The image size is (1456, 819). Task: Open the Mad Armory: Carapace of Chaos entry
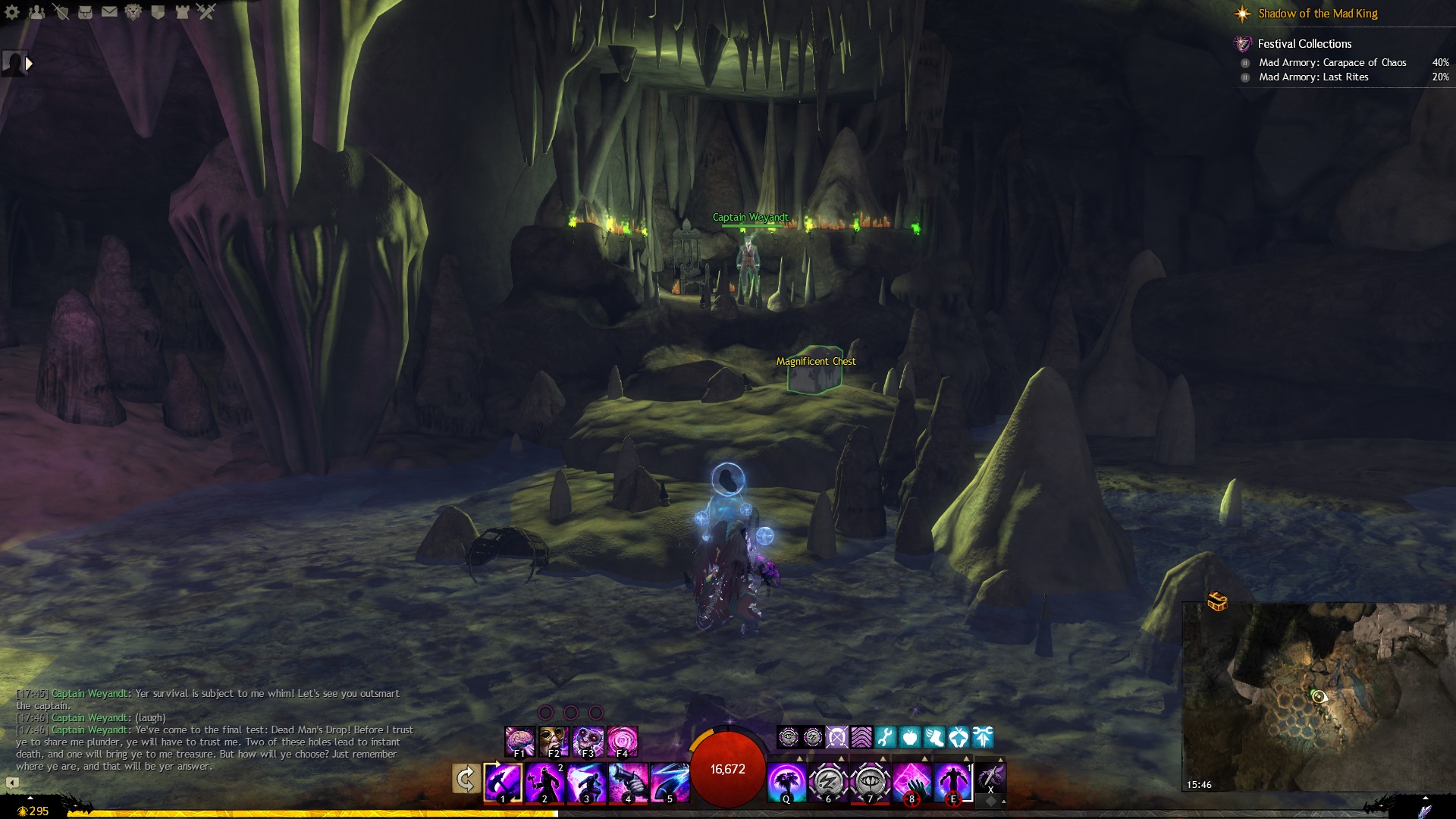[x=1332, y=63]
